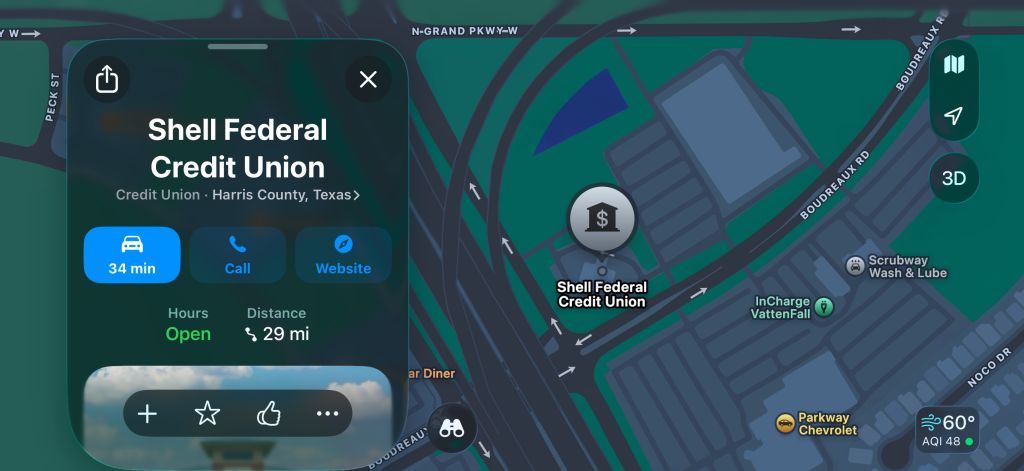The image size is (1024, 471).
Task: Select the Scrubway Wash & Lube marker
Action: point(855,265)
